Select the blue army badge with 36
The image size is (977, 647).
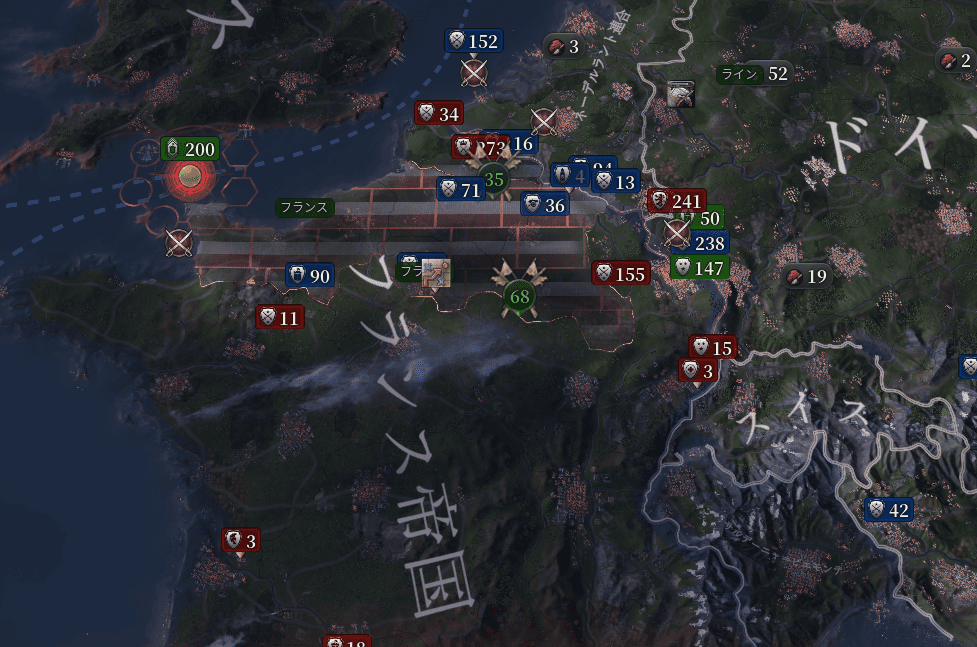coord(545,205)
